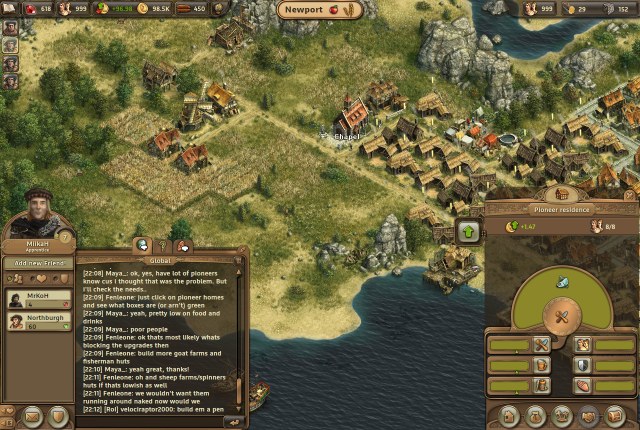Switch to the third chat tab
640x430 pixels.
[182, 246]
